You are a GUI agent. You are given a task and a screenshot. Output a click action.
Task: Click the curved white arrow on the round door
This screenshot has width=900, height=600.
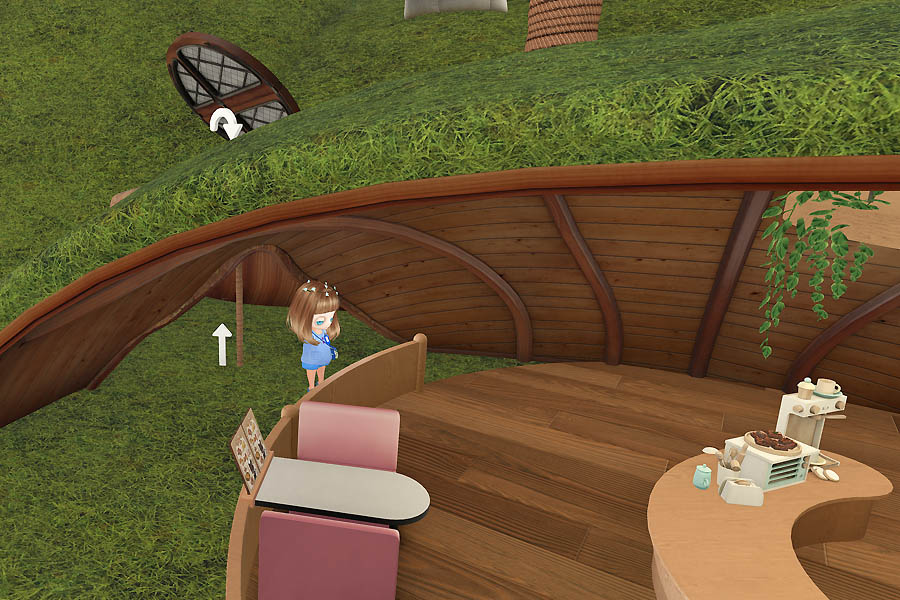click(226, 122)
